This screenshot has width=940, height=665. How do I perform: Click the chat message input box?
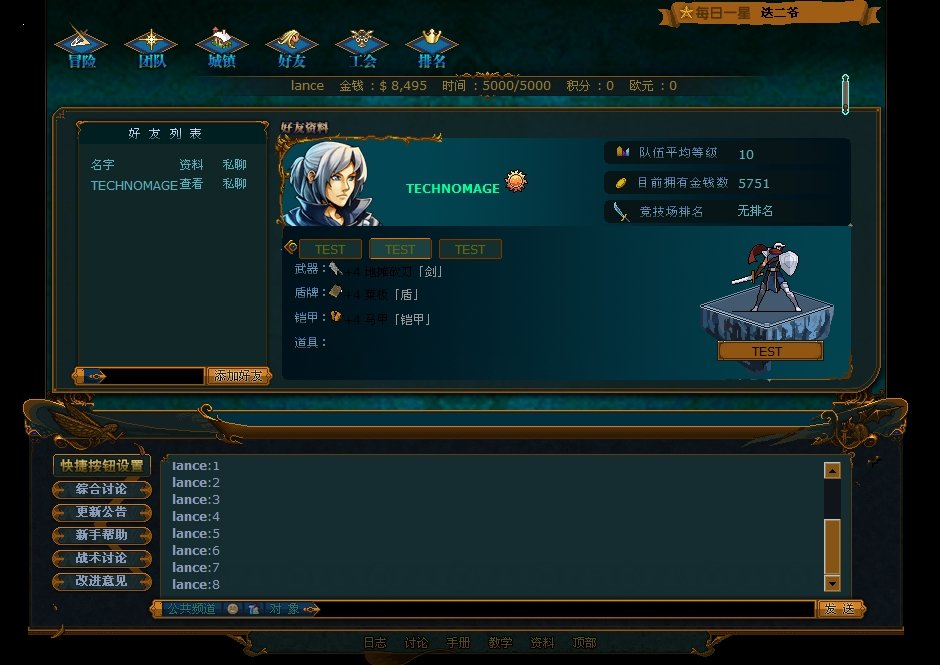click(565, 609)
